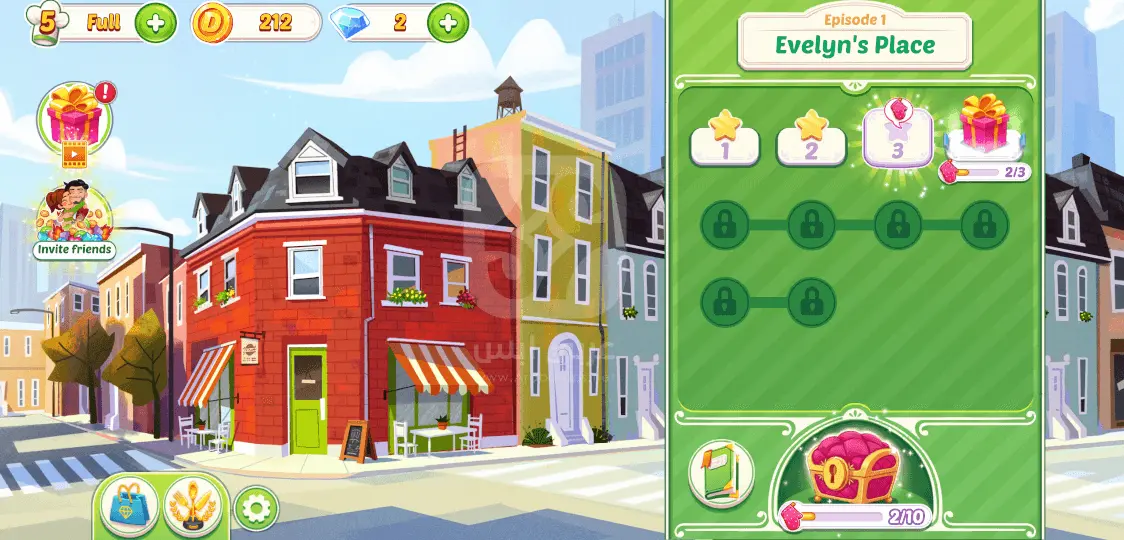Open the blue shopping bag shop
The height and width of the screenshot is (540, 1124).
tap(130, 507)
